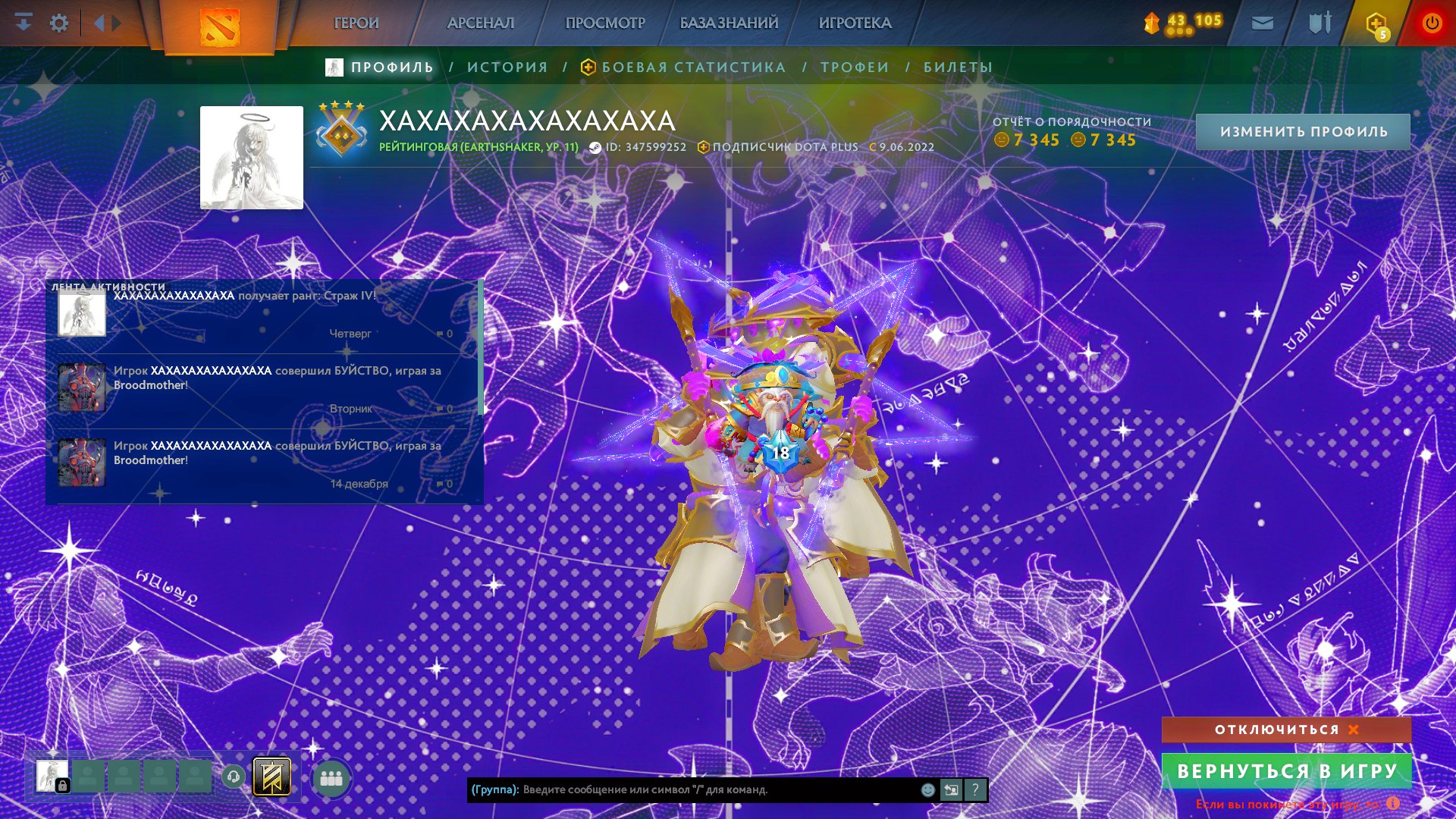Click the Armory shield and sword icon
Viewport: 1456px width, 819px height.
[x=1319, y=21]
